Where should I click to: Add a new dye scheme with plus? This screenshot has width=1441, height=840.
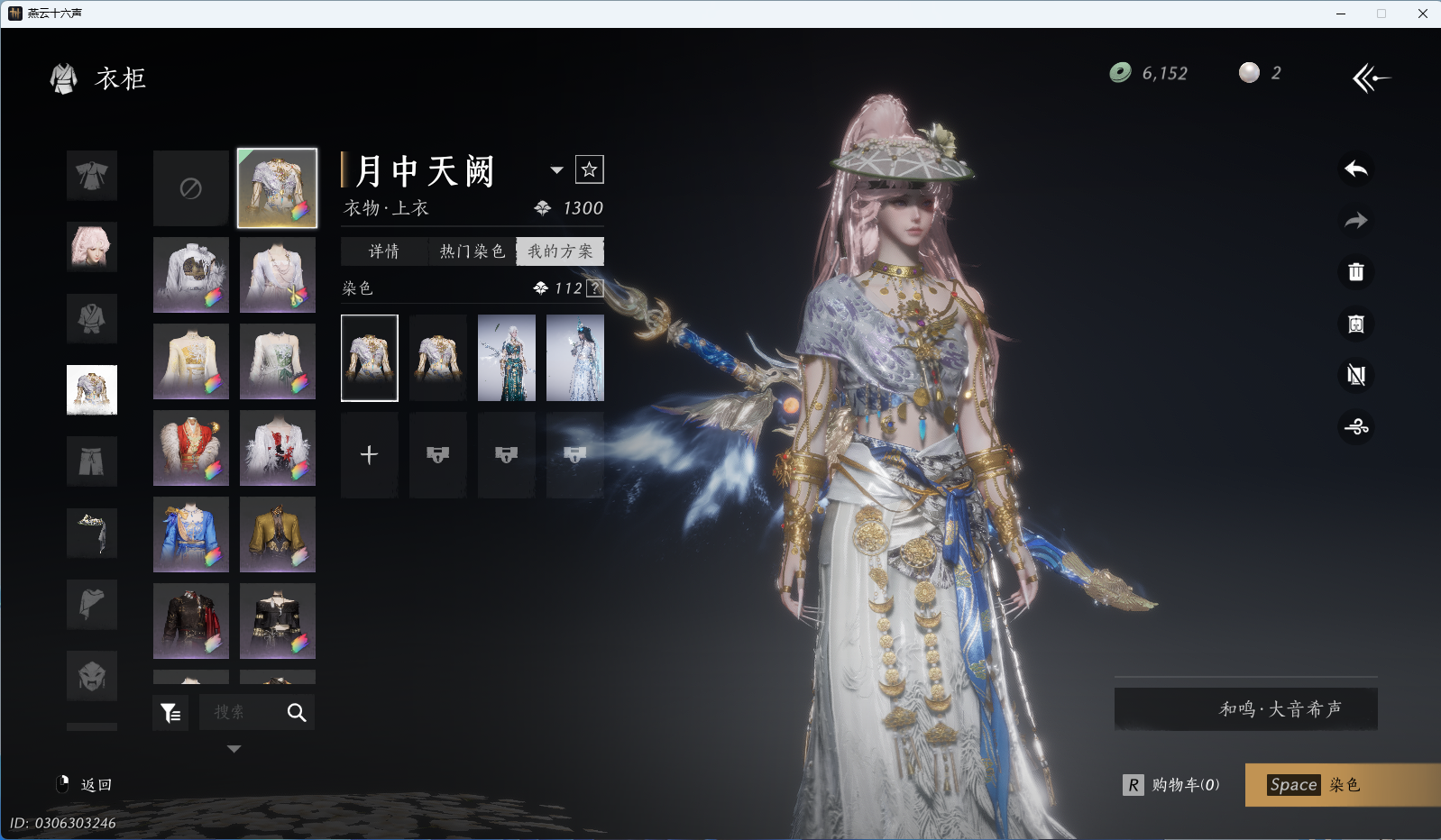point(369,455)
